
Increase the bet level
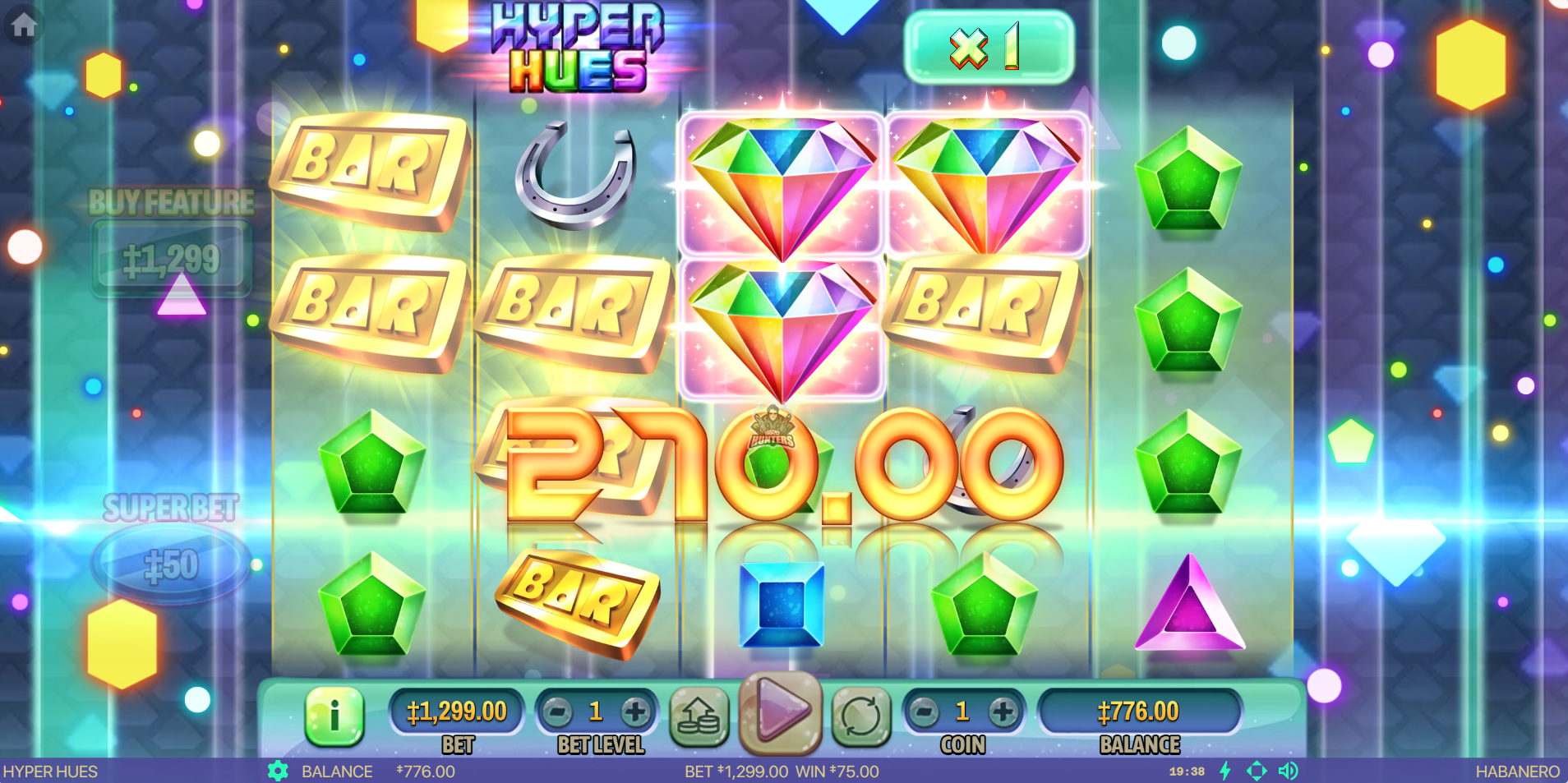634,712
